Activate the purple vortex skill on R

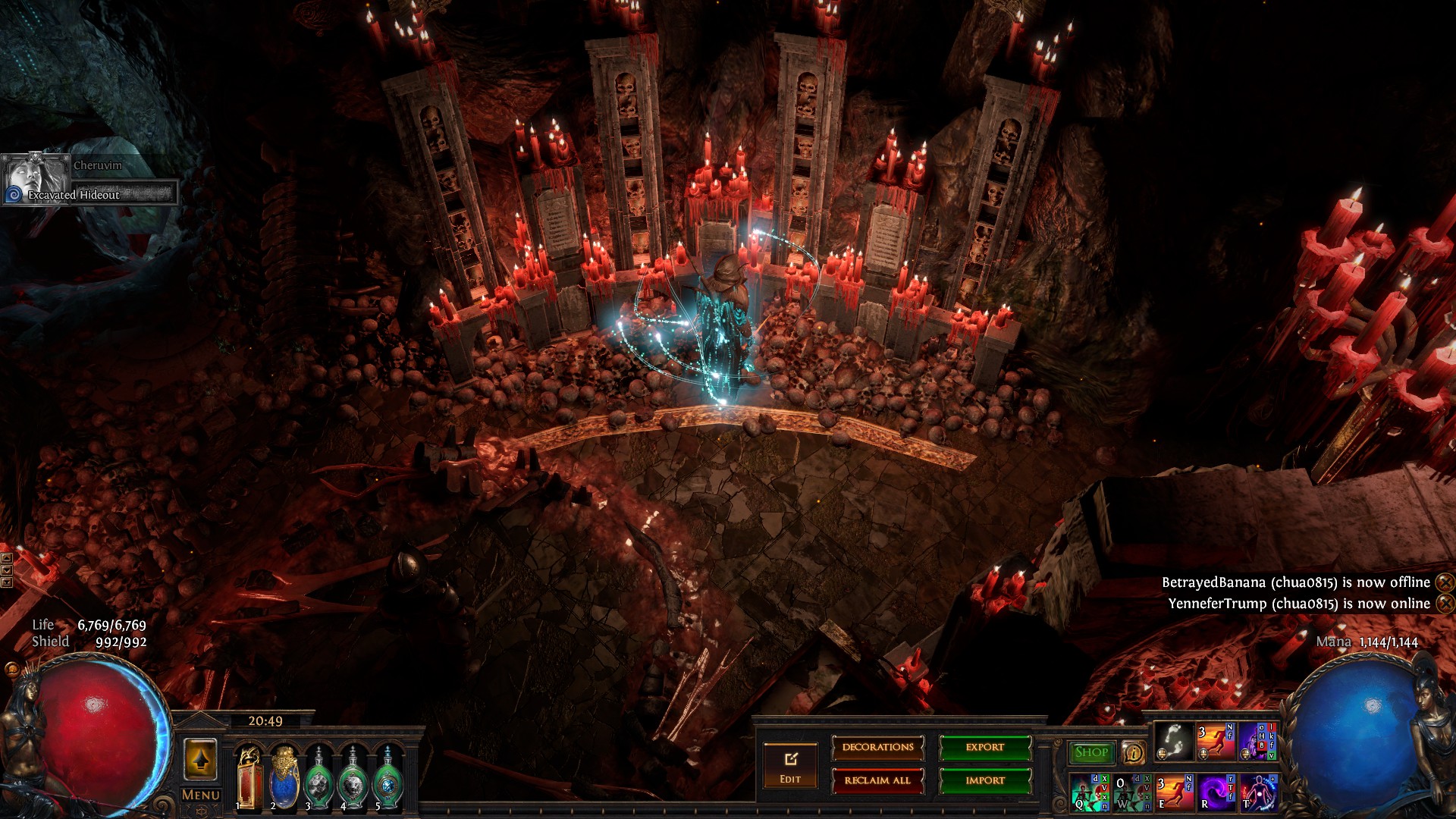[x=1216, y=792]
